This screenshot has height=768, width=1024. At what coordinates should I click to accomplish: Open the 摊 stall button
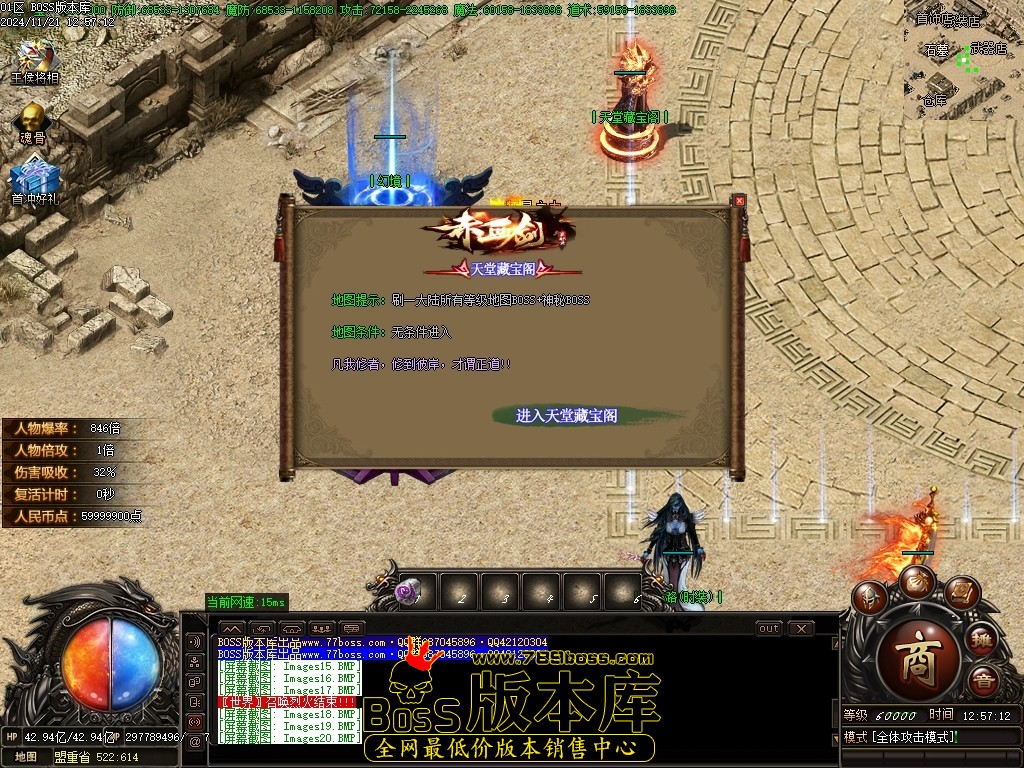tap(982, 639)
